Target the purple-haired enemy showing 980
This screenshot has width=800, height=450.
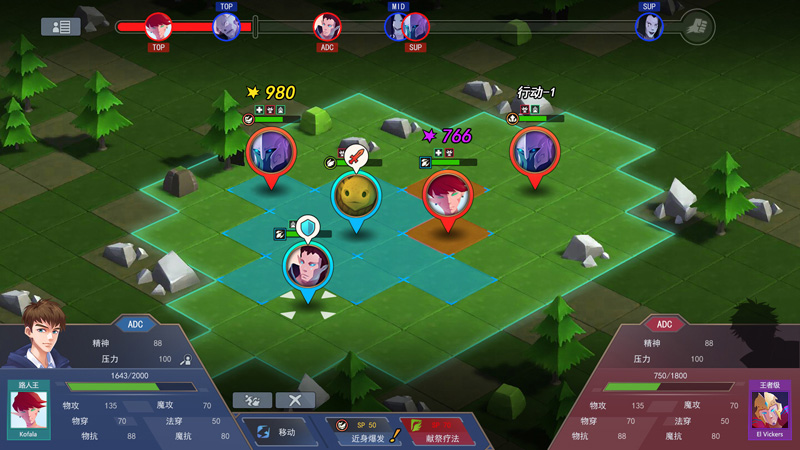pos(270,152)
